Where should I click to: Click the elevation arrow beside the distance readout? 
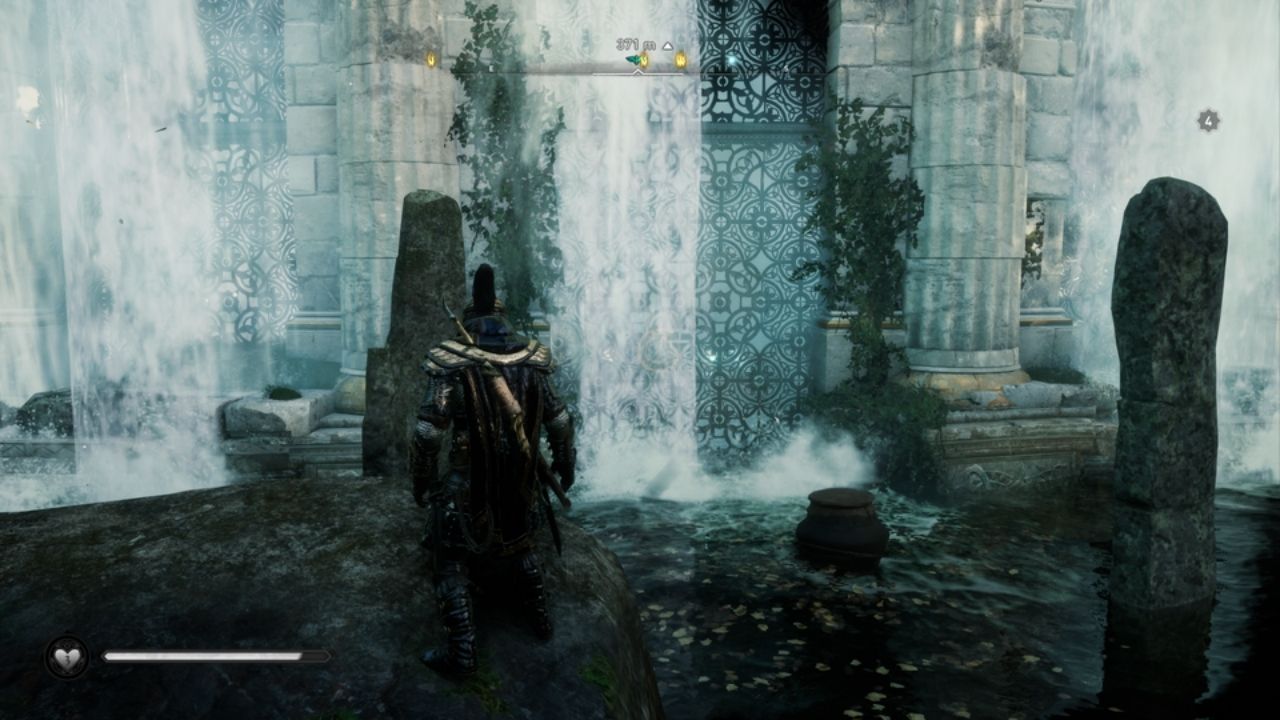pyautogui.click(x=668, y=45)
